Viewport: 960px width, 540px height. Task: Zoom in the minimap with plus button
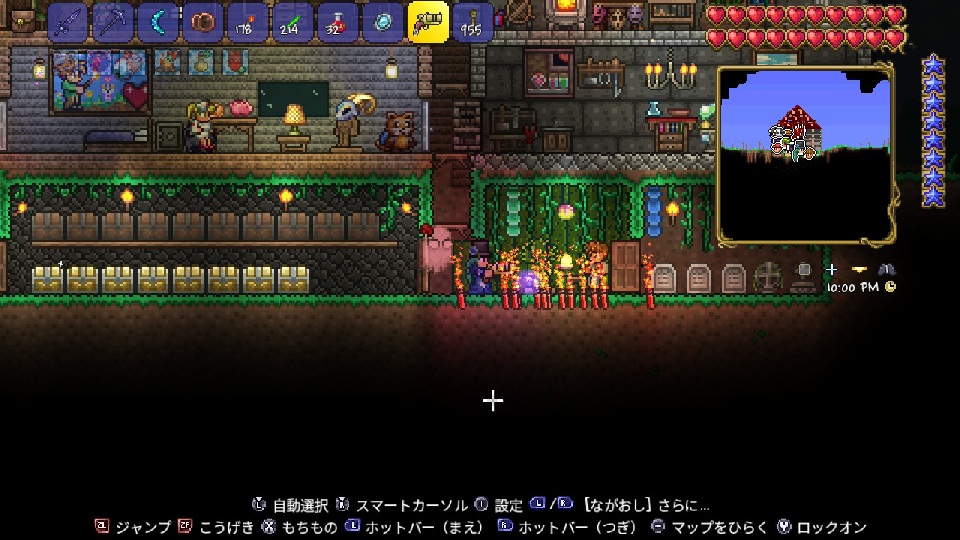[832, 270]
